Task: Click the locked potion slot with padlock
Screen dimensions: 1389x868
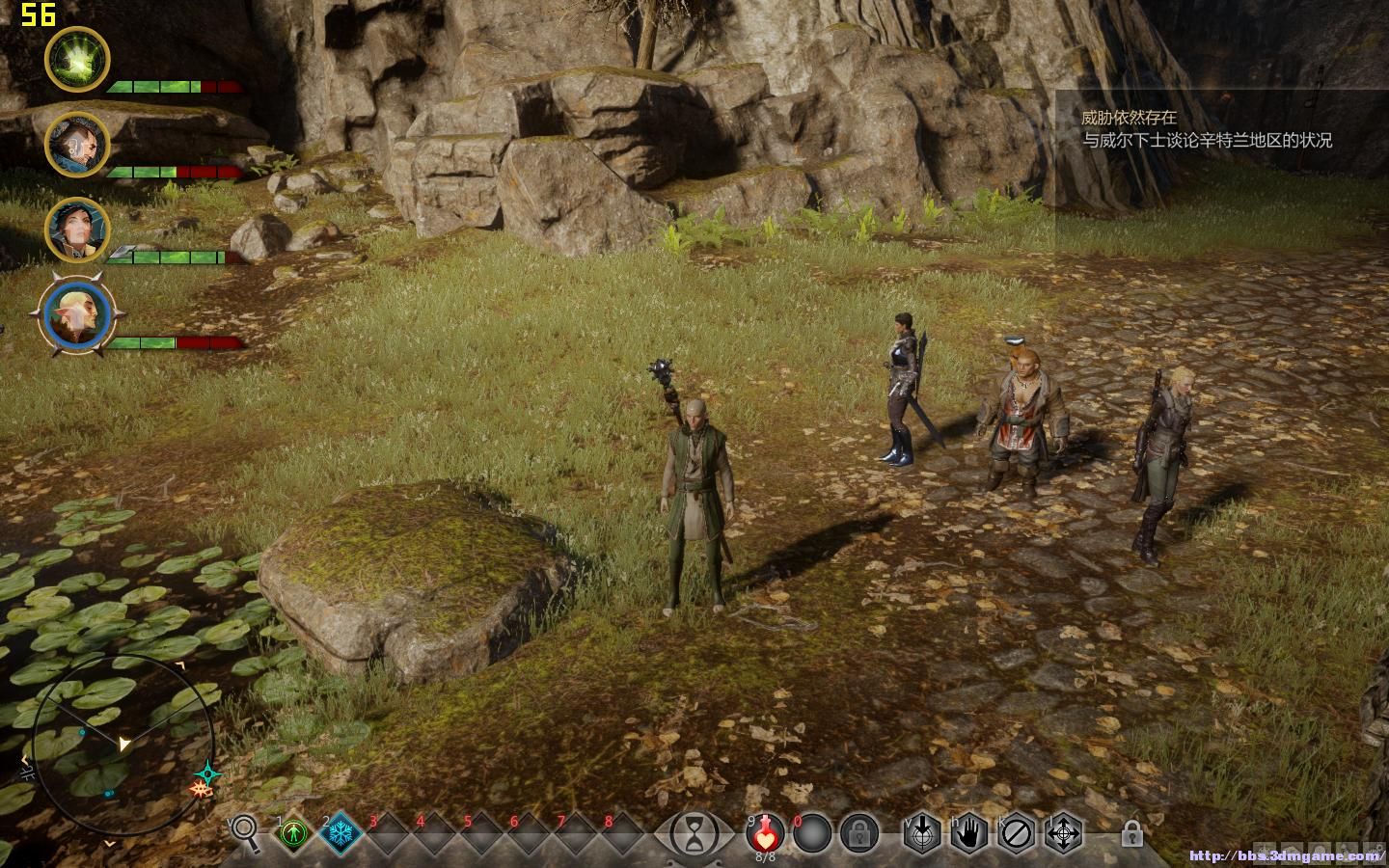Action: pyautogui.click(x=858, y=832)
